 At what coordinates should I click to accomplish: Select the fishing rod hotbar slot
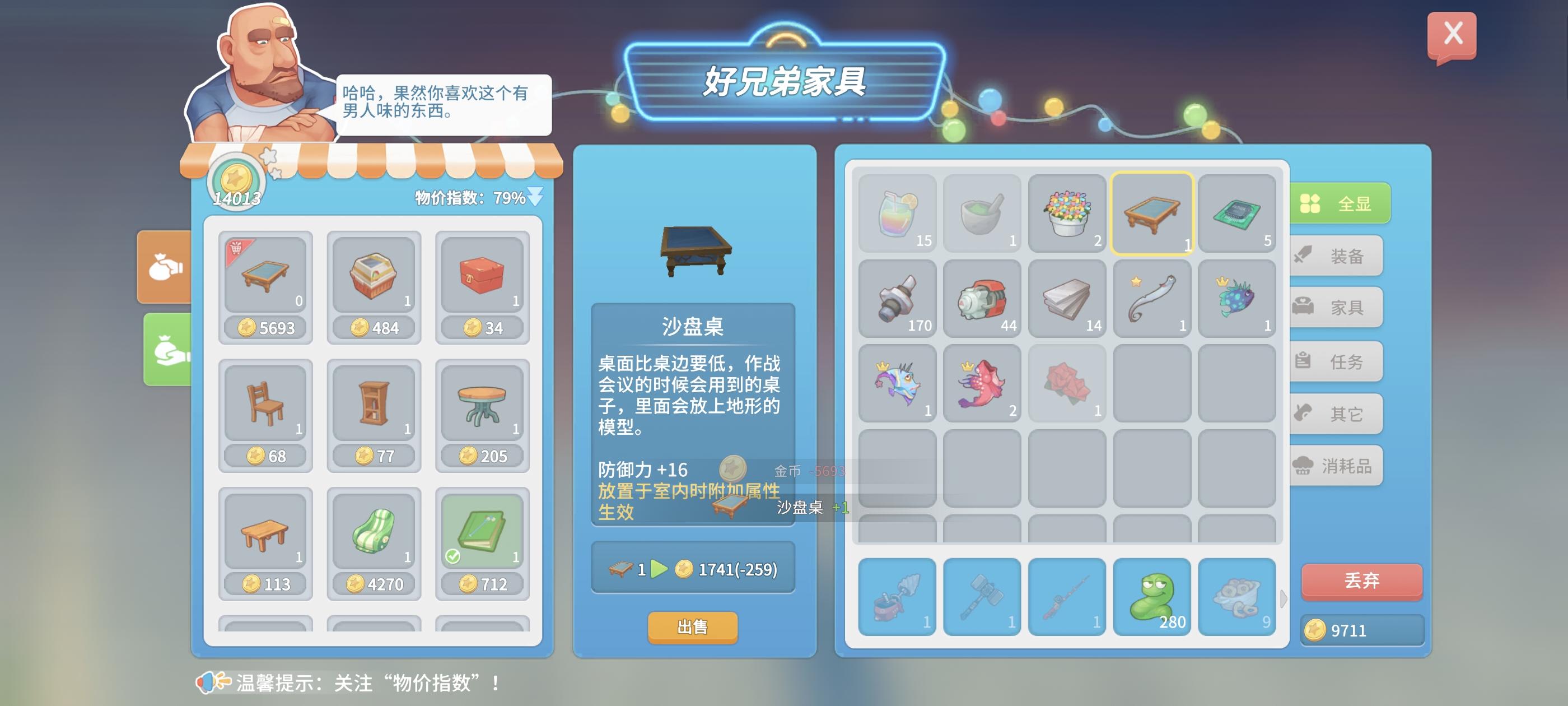[x=1067, y=597]
